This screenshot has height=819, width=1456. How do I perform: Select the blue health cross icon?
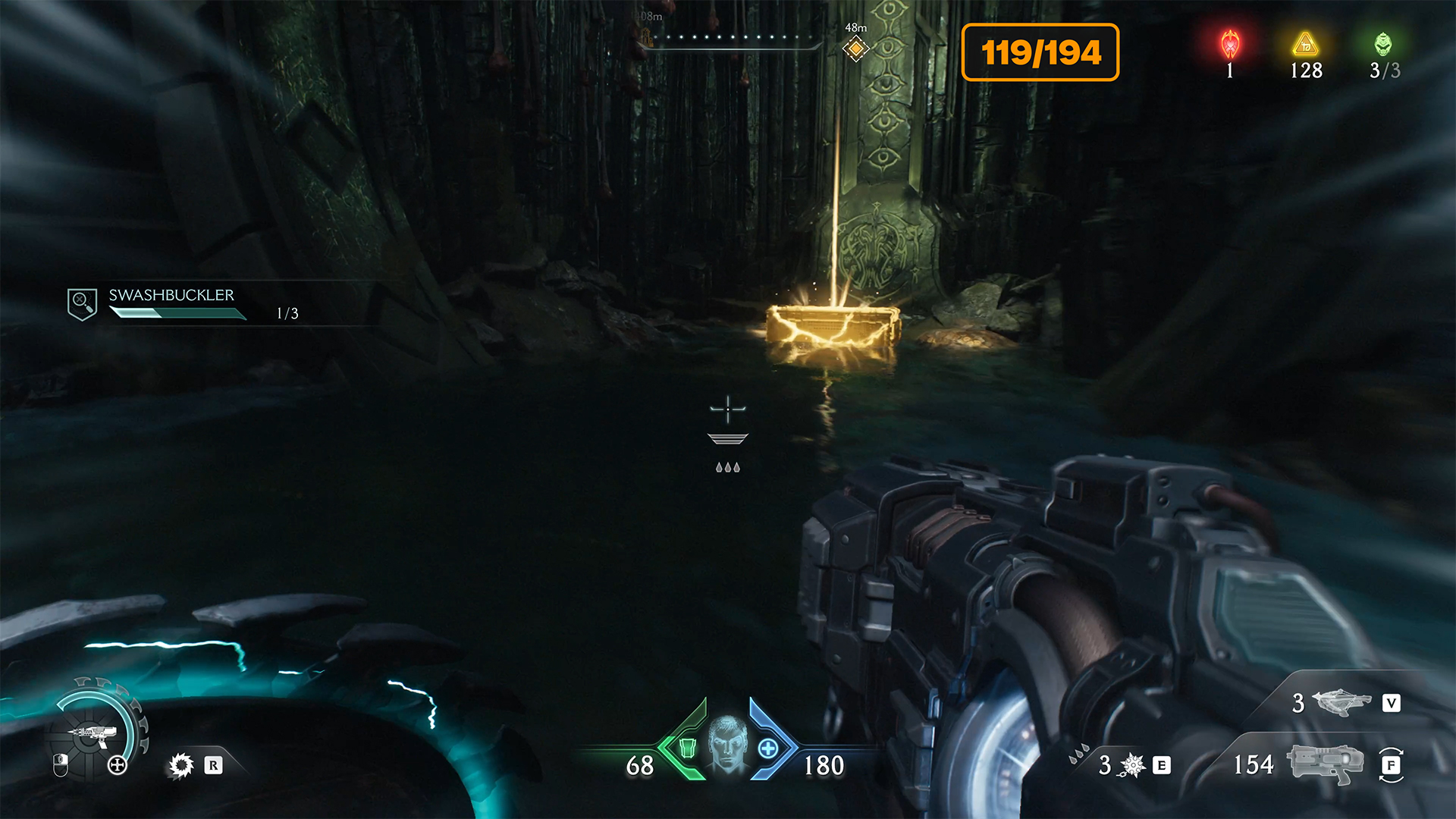[768, 748]
